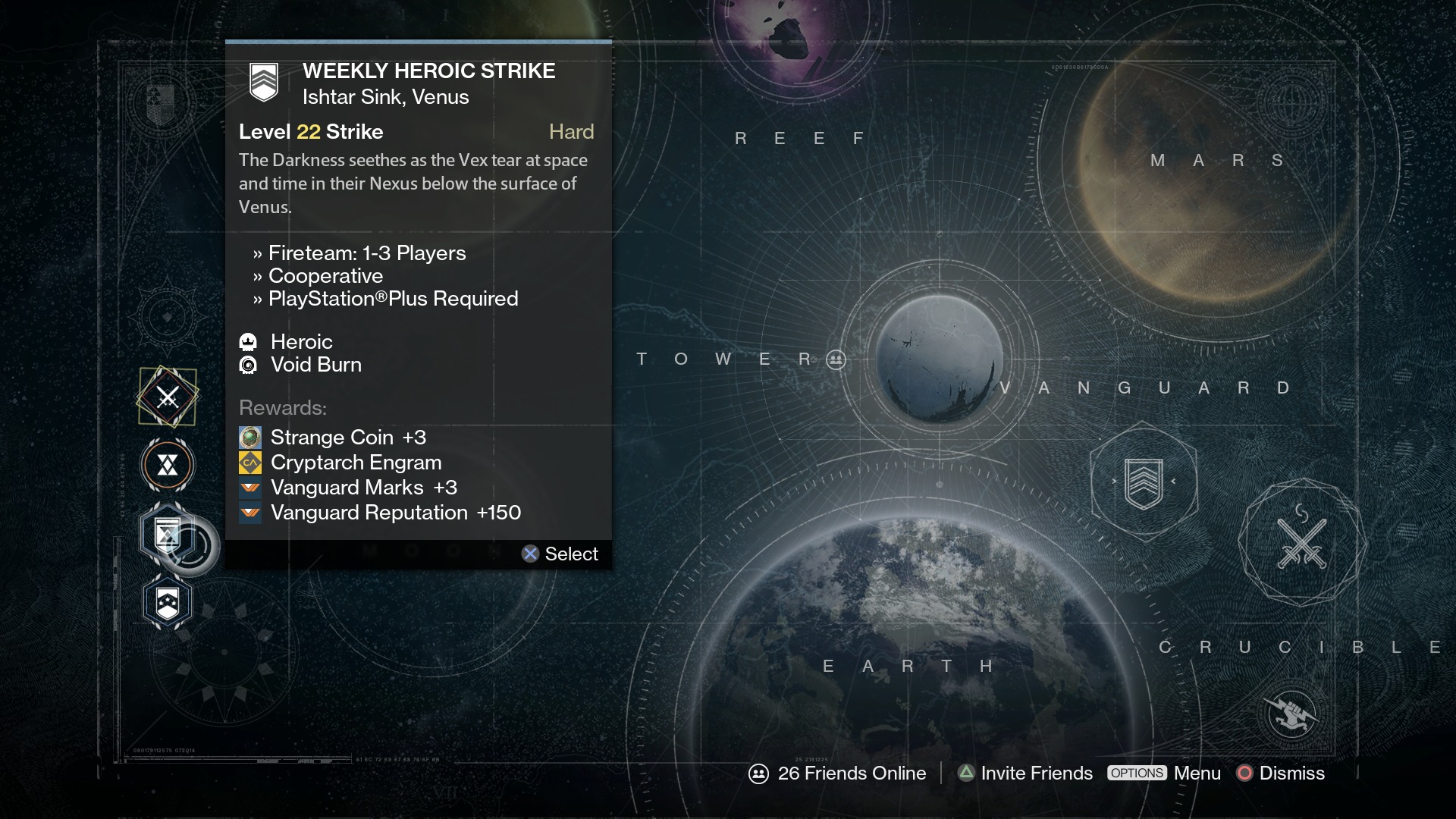1456x819 pixels.
Task: Select the starred shield icon at sidebar bottom
Action: [x=166, y=602]
